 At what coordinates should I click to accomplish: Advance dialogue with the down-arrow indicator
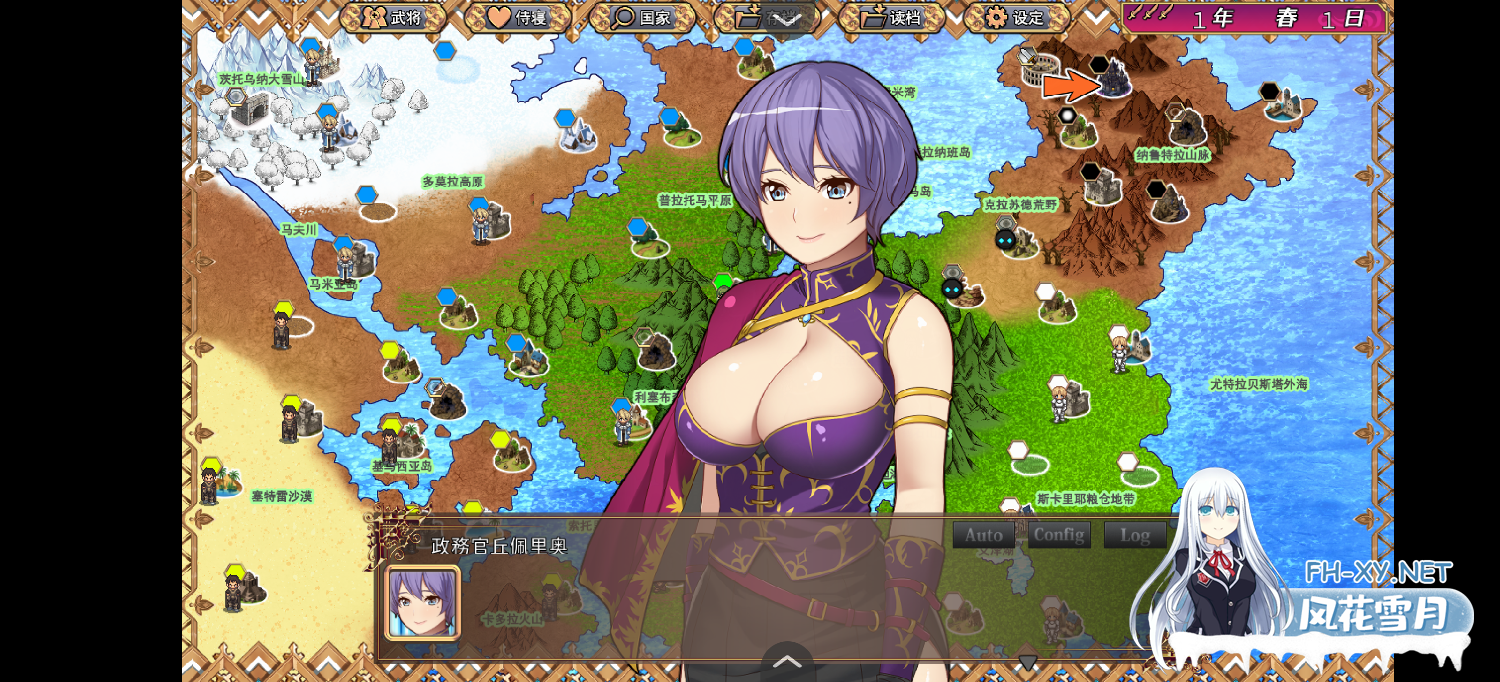click(x=1028, y=662)
